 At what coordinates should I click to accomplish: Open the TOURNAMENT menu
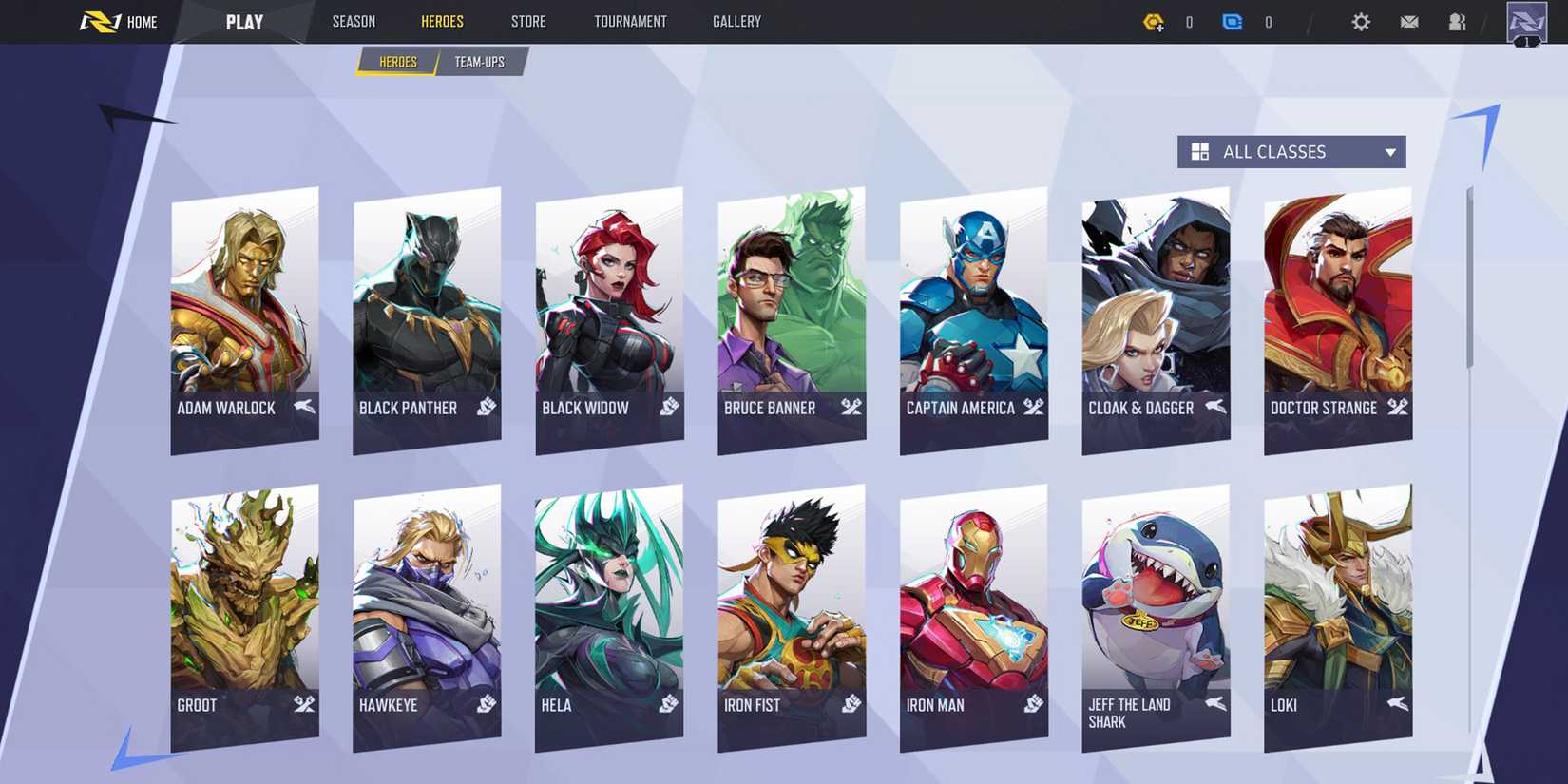[x=630, y=21]
